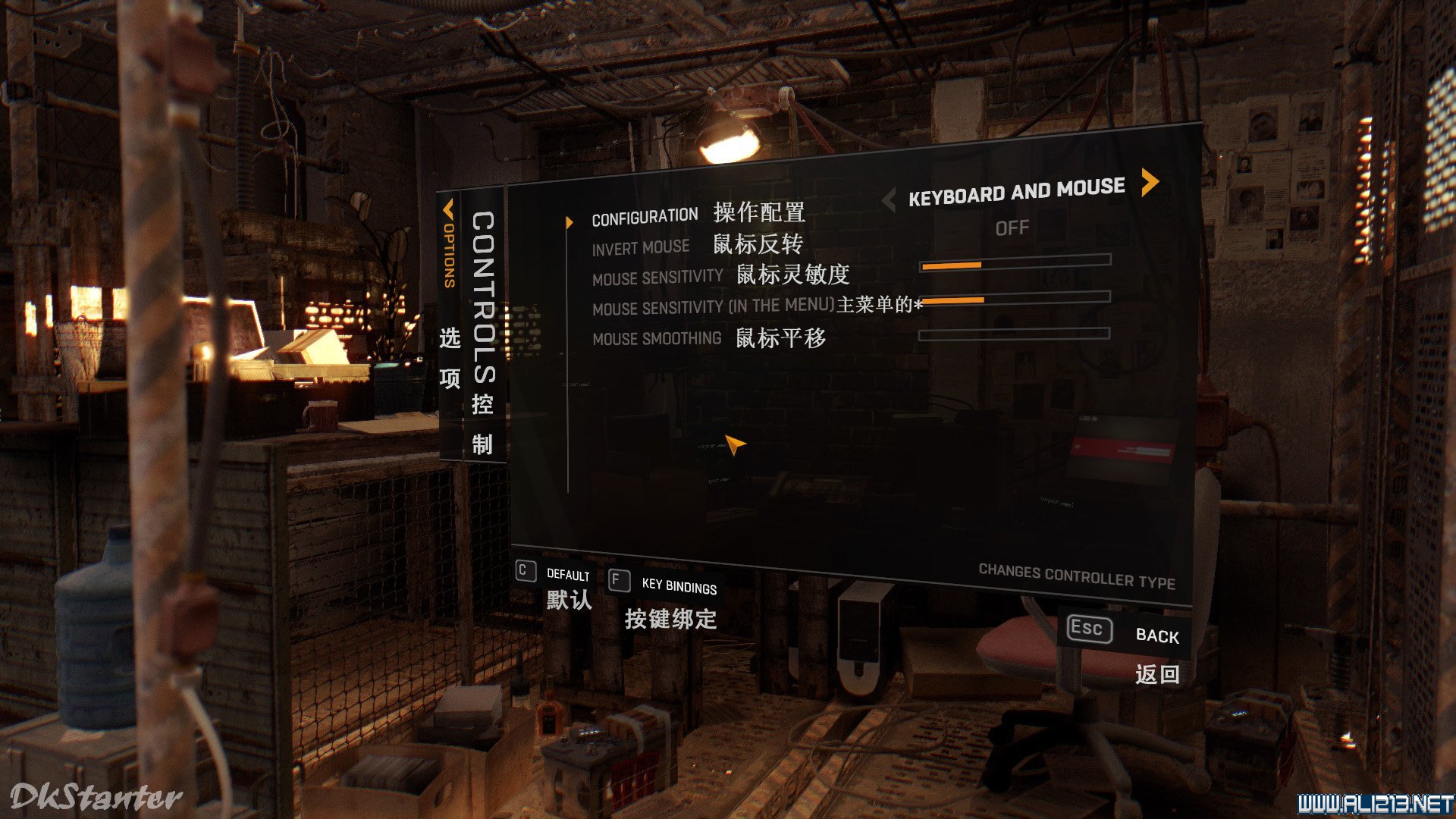Select the Configuration menu row
The height and width of the screenshot is (819, 1456).
coord(645,218)
